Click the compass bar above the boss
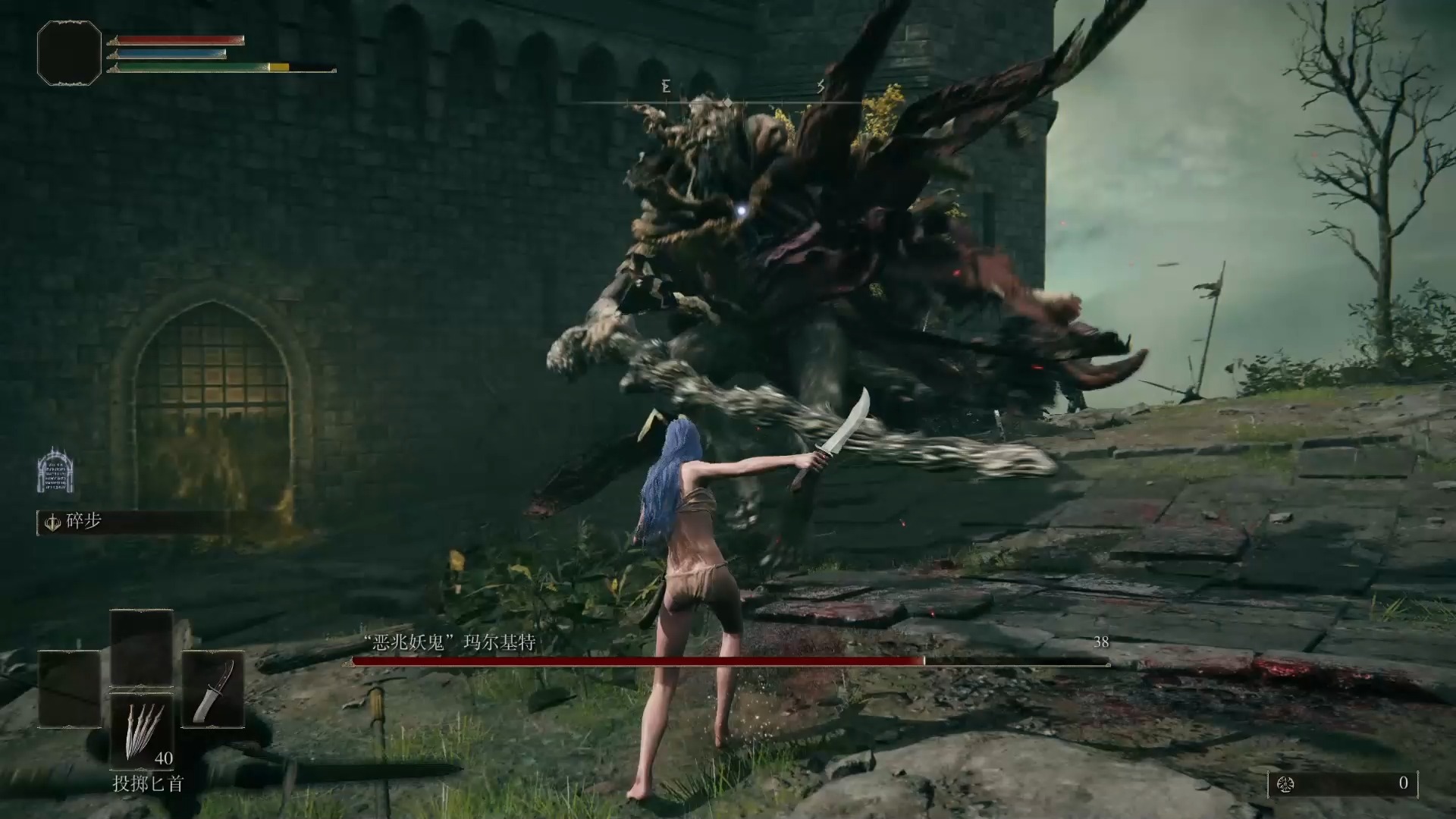Screen dimensions: 1456x819 pos(726,102)
